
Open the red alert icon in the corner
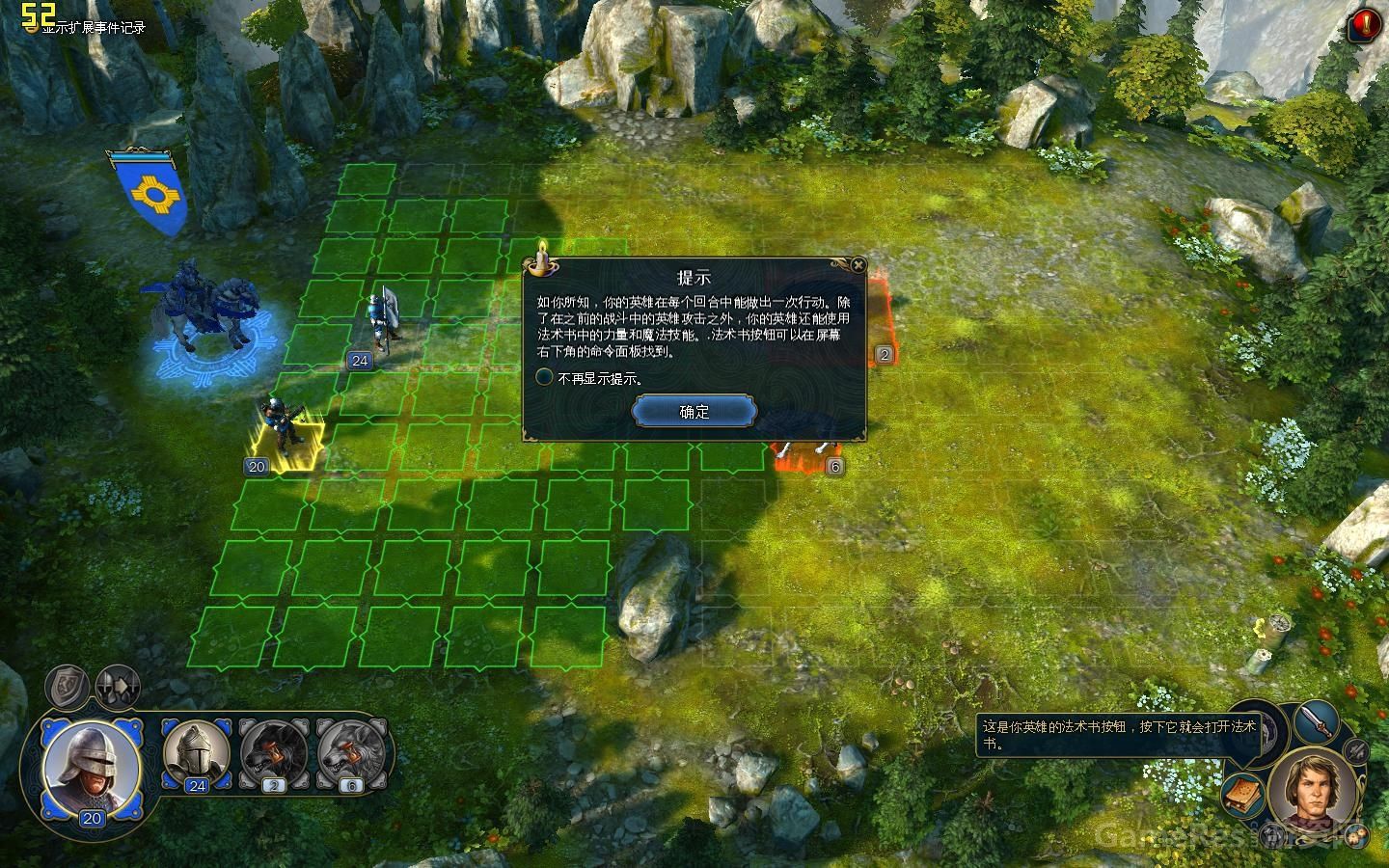1363,24
